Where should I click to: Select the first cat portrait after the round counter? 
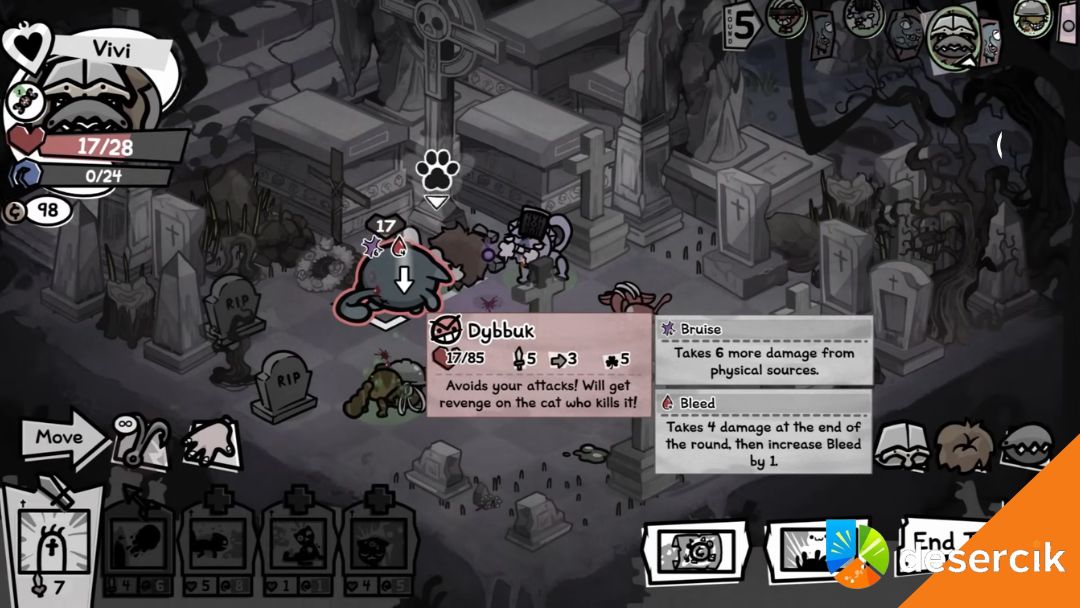pos(787,16)
